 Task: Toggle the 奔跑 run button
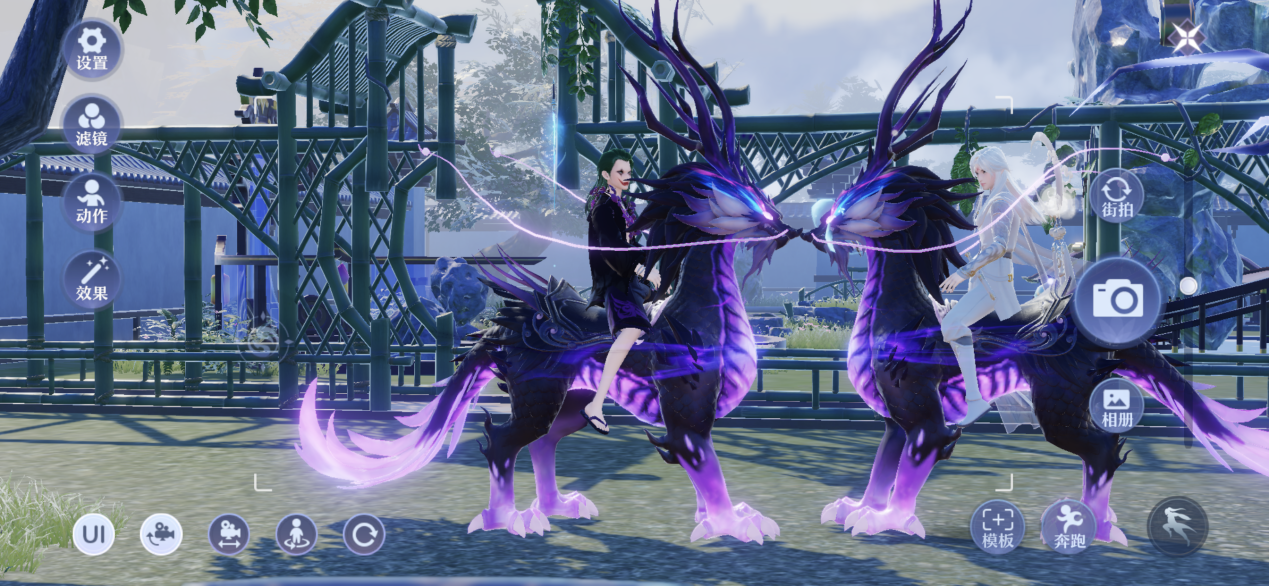coord(1069,527)
